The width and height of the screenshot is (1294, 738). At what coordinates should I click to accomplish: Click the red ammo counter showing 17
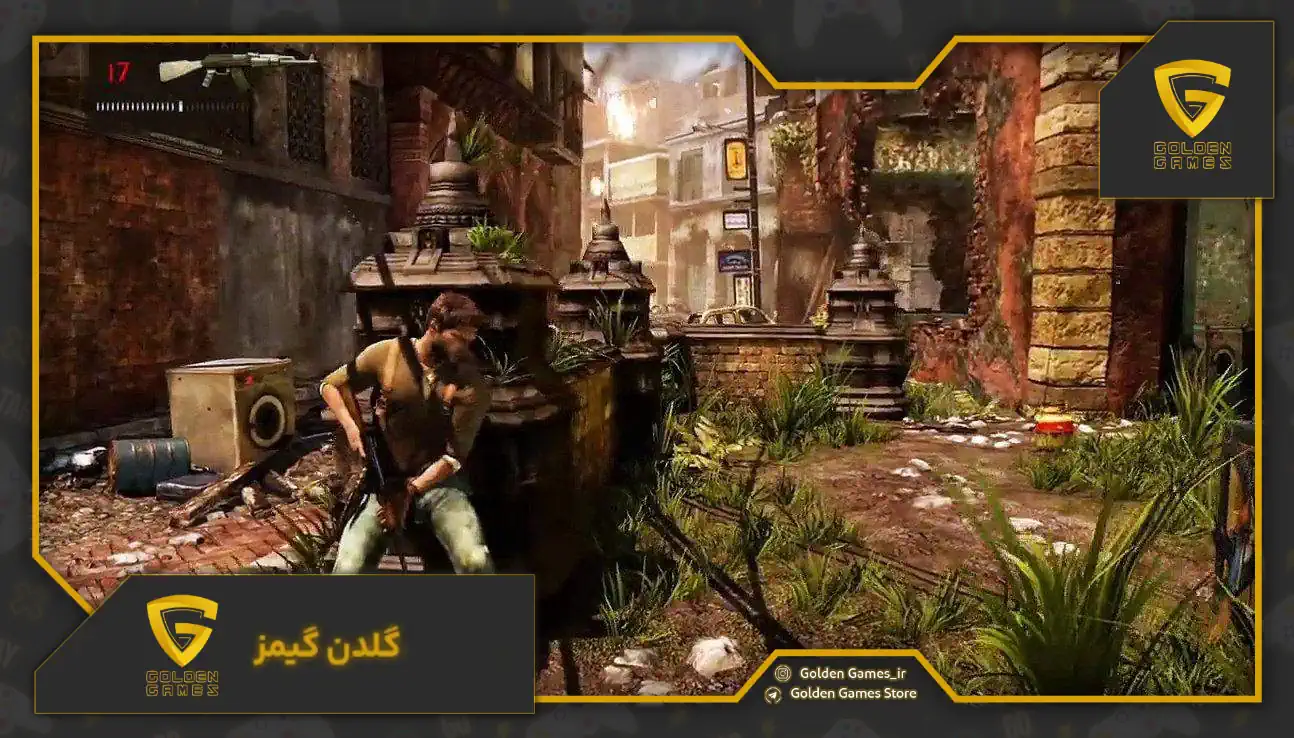click(117, 71)
